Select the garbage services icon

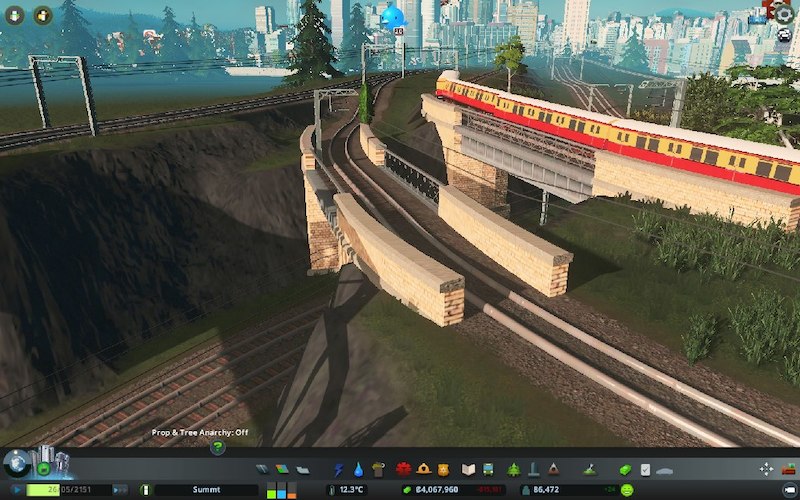[x=378, y=468]
